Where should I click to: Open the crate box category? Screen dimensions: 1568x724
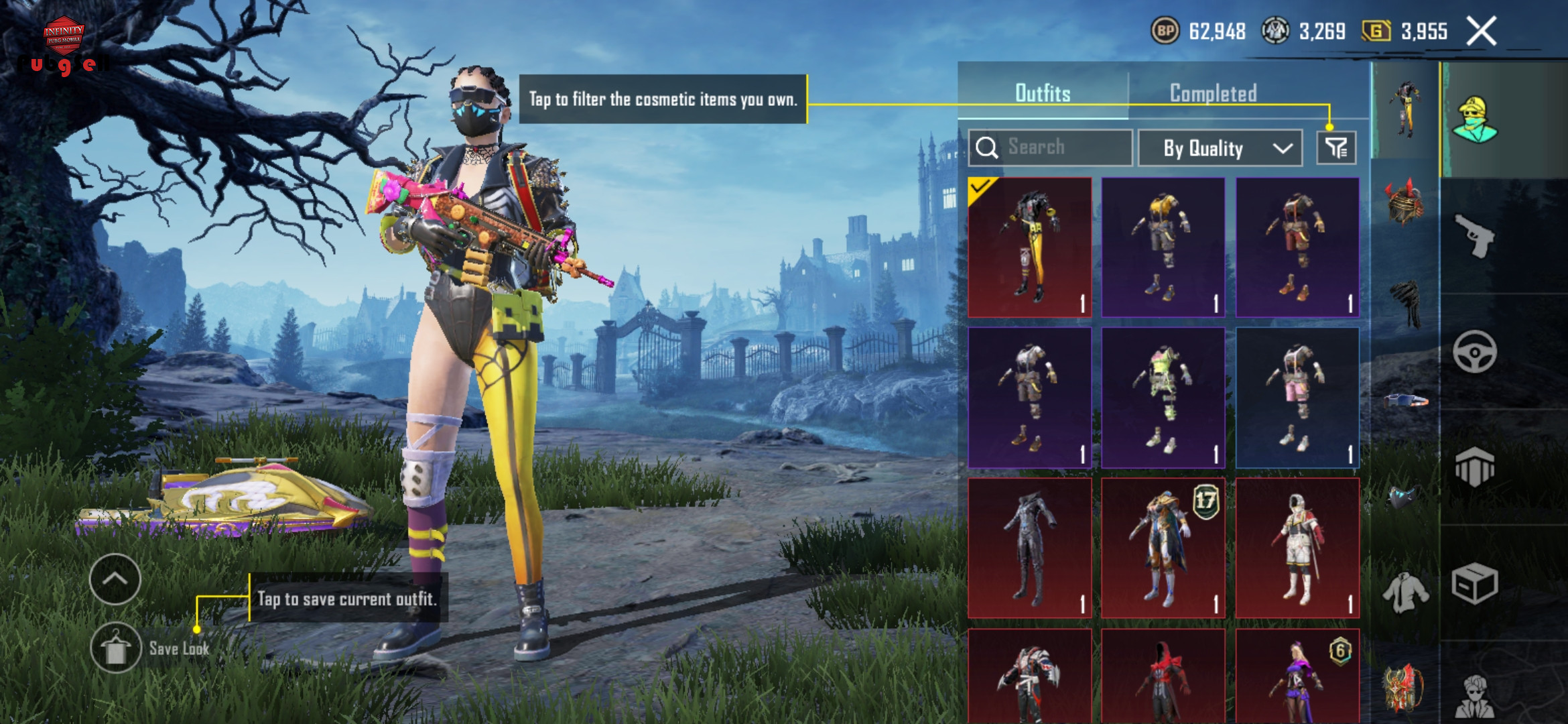1474,583
